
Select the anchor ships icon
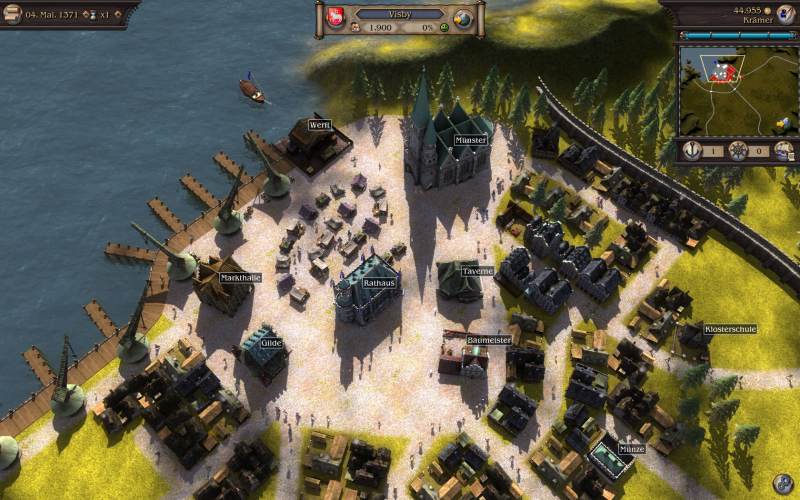(x=691, y=151)
